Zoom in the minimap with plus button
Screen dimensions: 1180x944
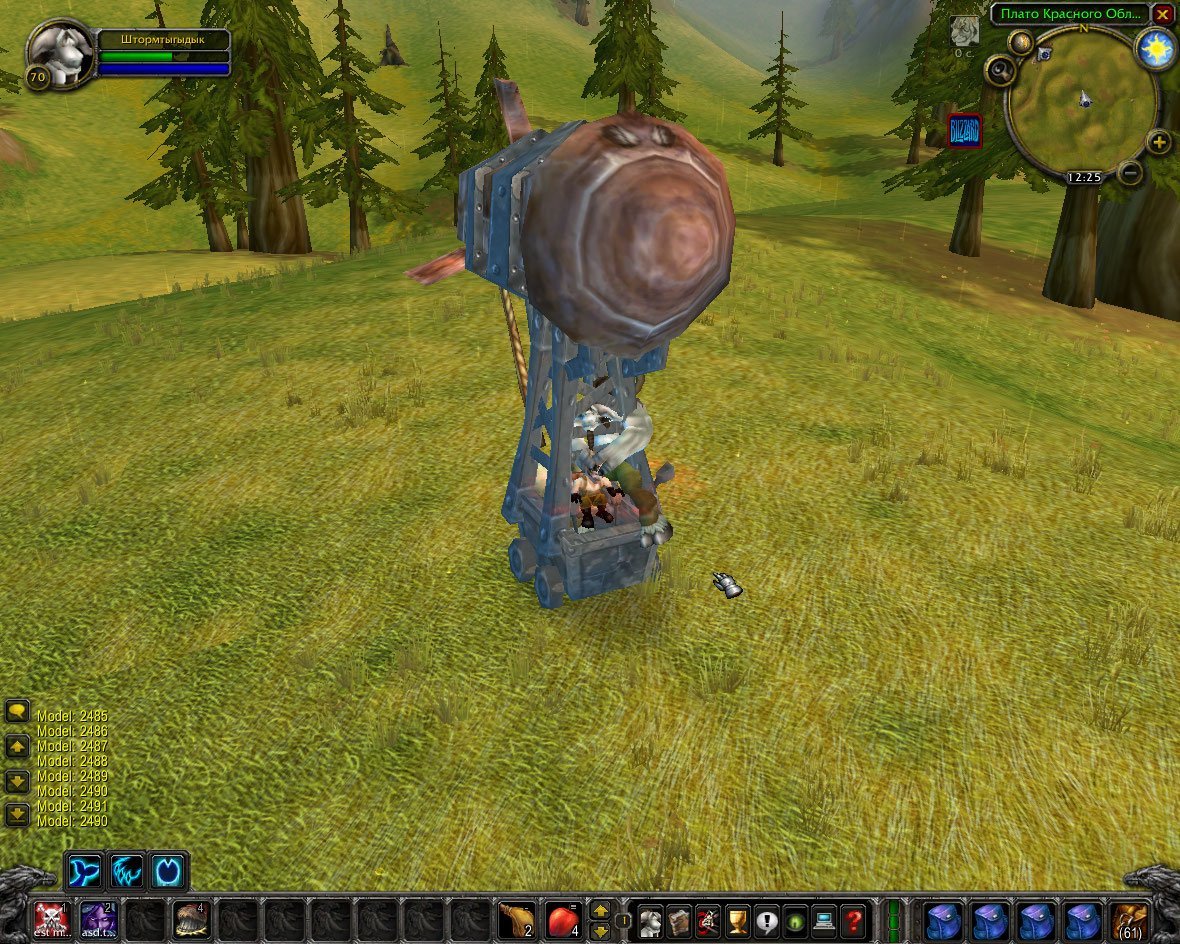(1158, 142)
